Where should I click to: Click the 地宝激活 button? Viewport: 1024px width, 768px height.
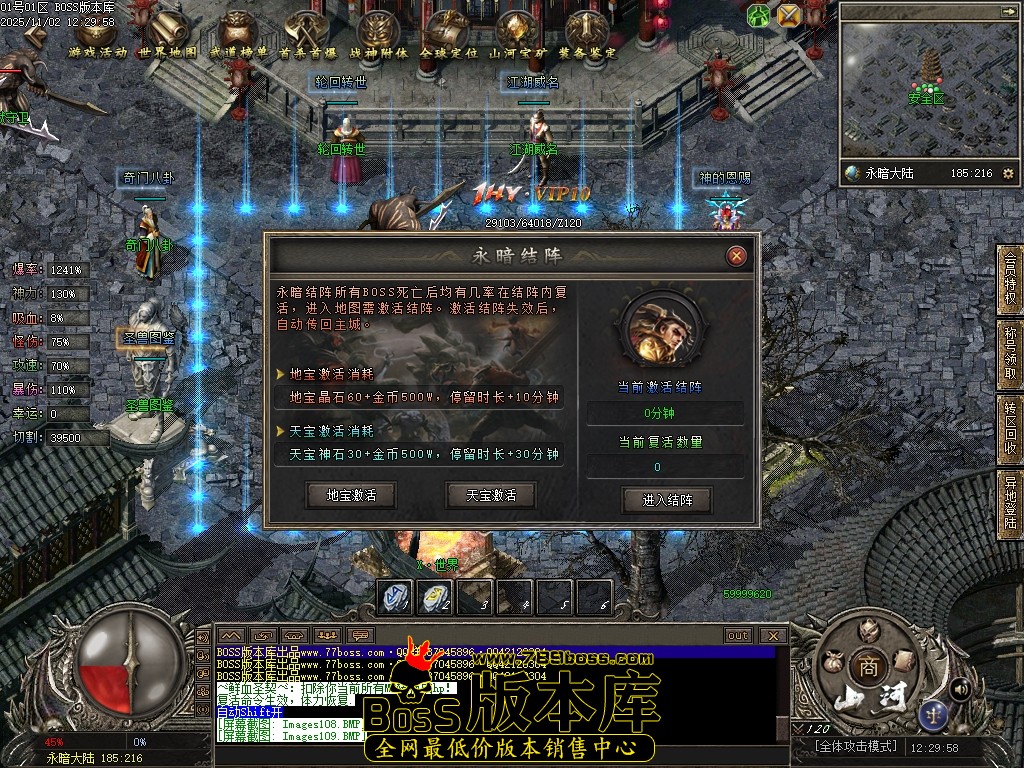point(351,495)
